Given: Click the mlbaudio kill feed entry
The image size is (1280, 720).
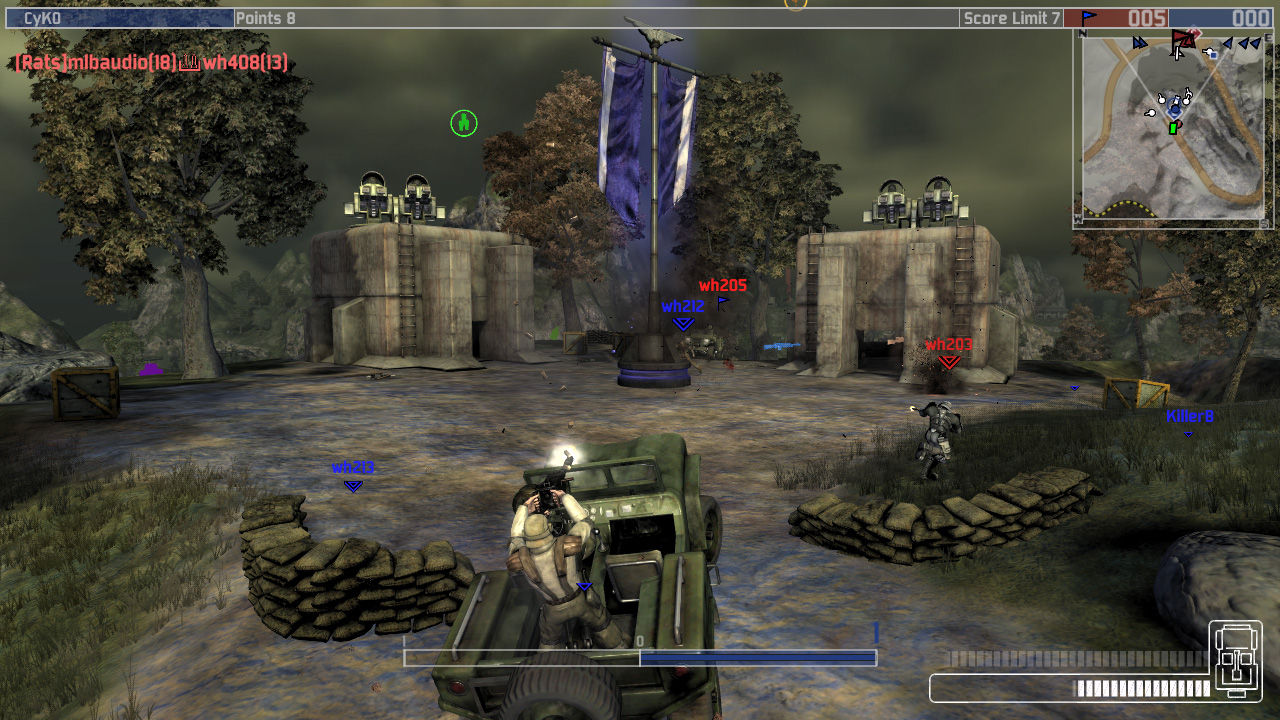Looking at the screenshot, I should click(x=95, y=63).
